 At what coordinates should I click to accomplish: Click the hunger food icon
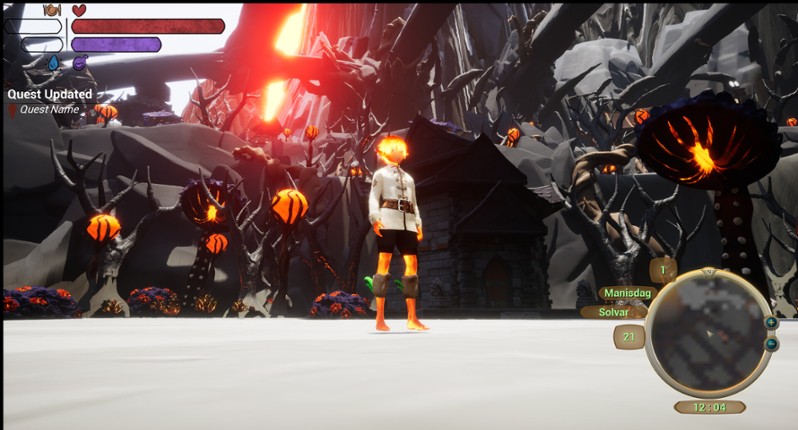[x=52, y=10]
